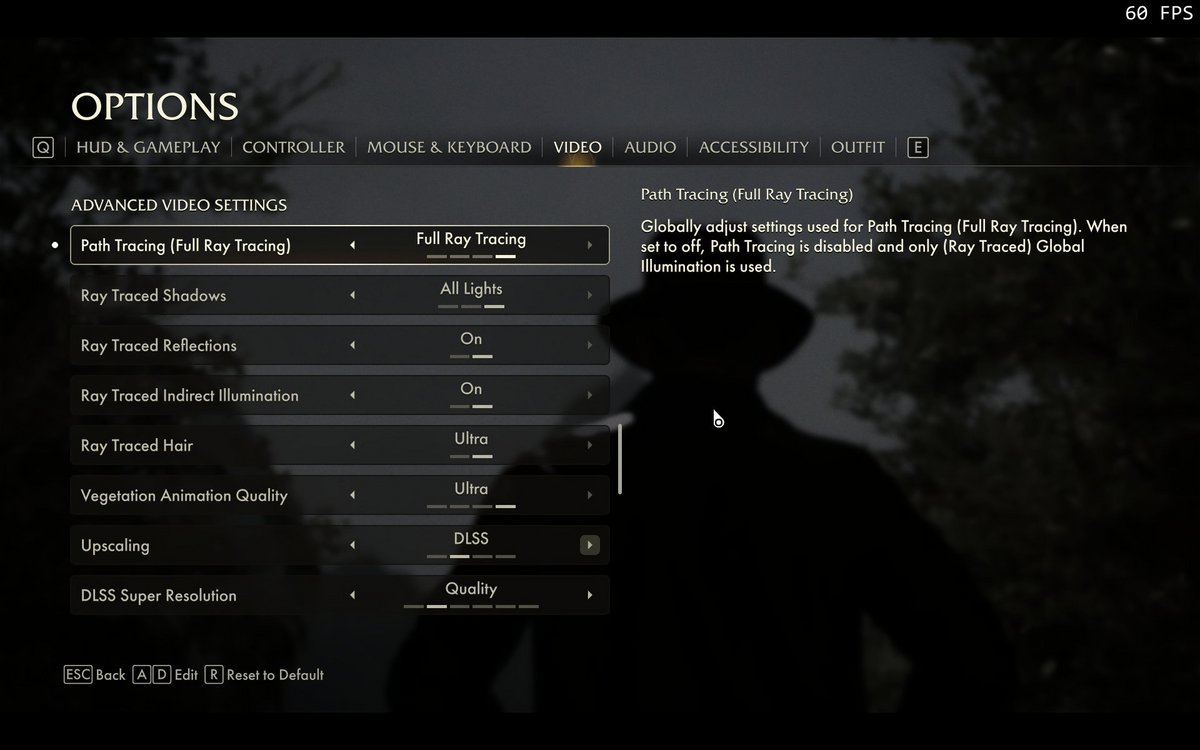Decrease DLSS Super Resolution with left arrow

pos(352,595)
